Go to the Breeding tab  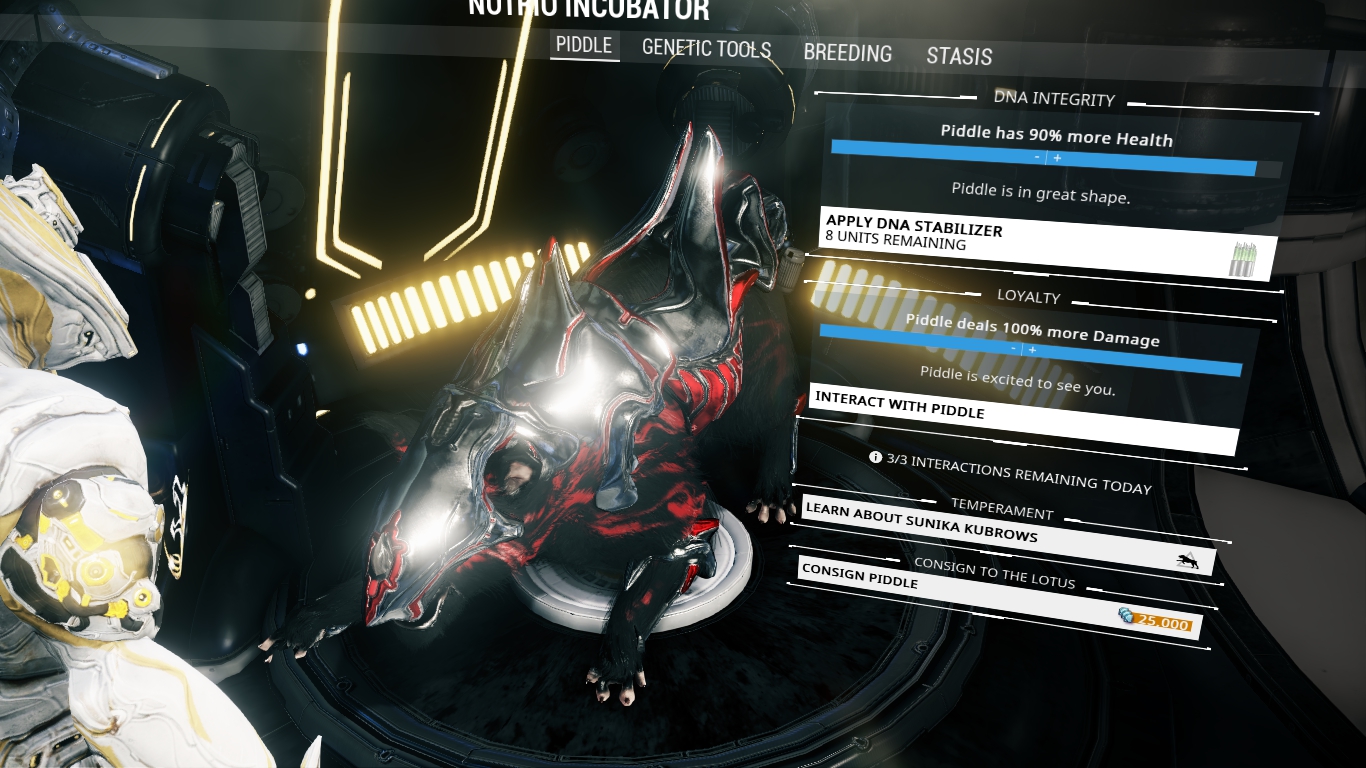coord(847,53)
